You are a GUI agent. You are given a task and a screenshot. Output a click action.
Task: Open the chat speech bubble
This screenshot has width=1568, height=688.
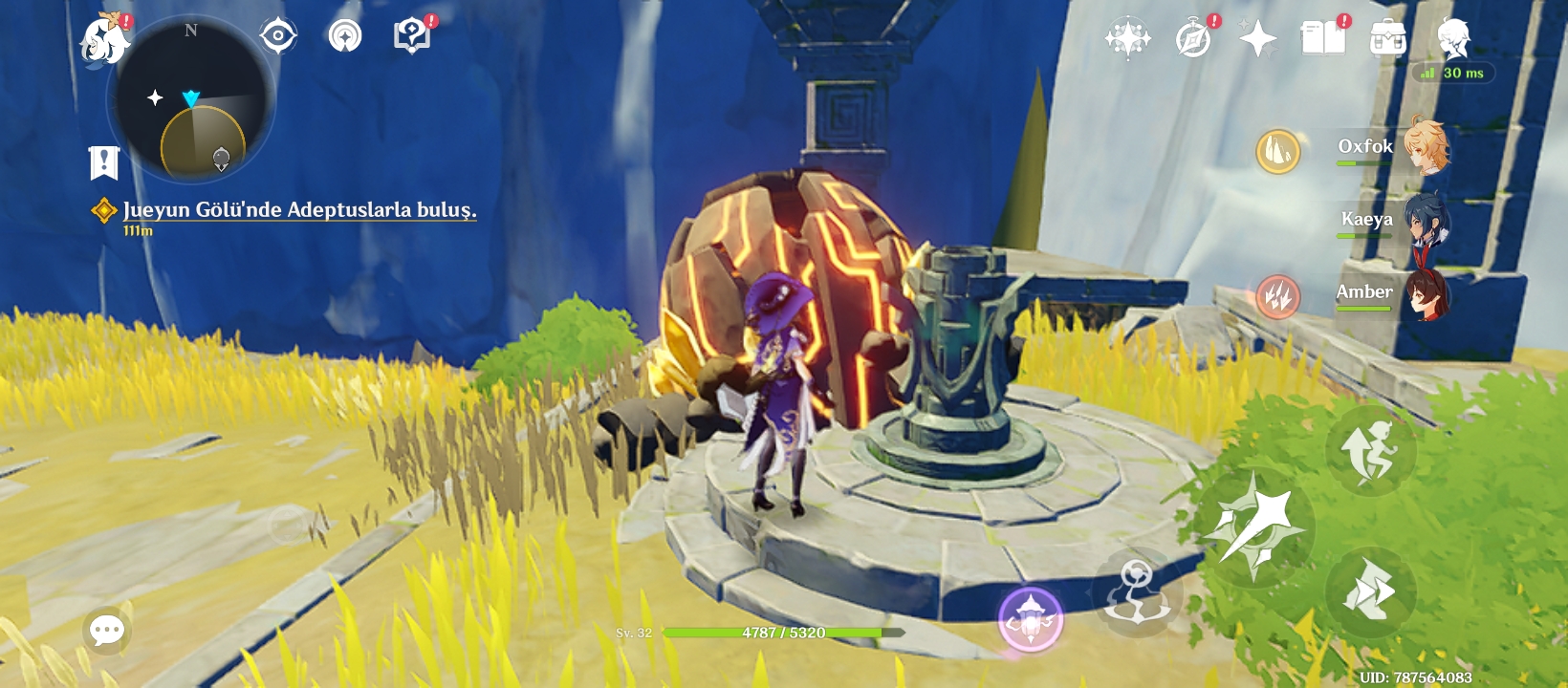point(106,630)
